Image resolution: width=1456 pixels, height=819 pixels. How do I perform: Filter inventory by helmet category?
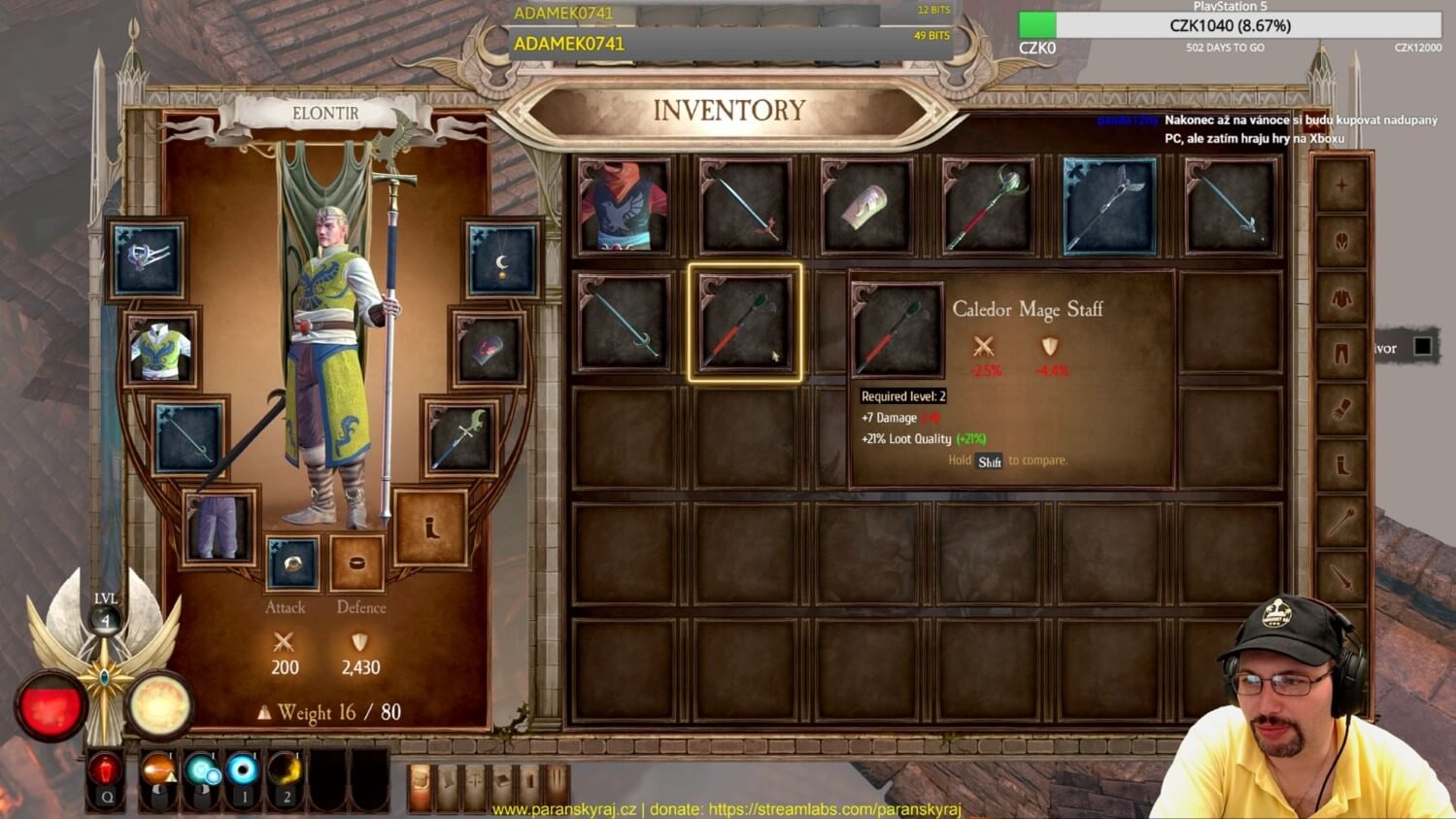click(1341, 241)
